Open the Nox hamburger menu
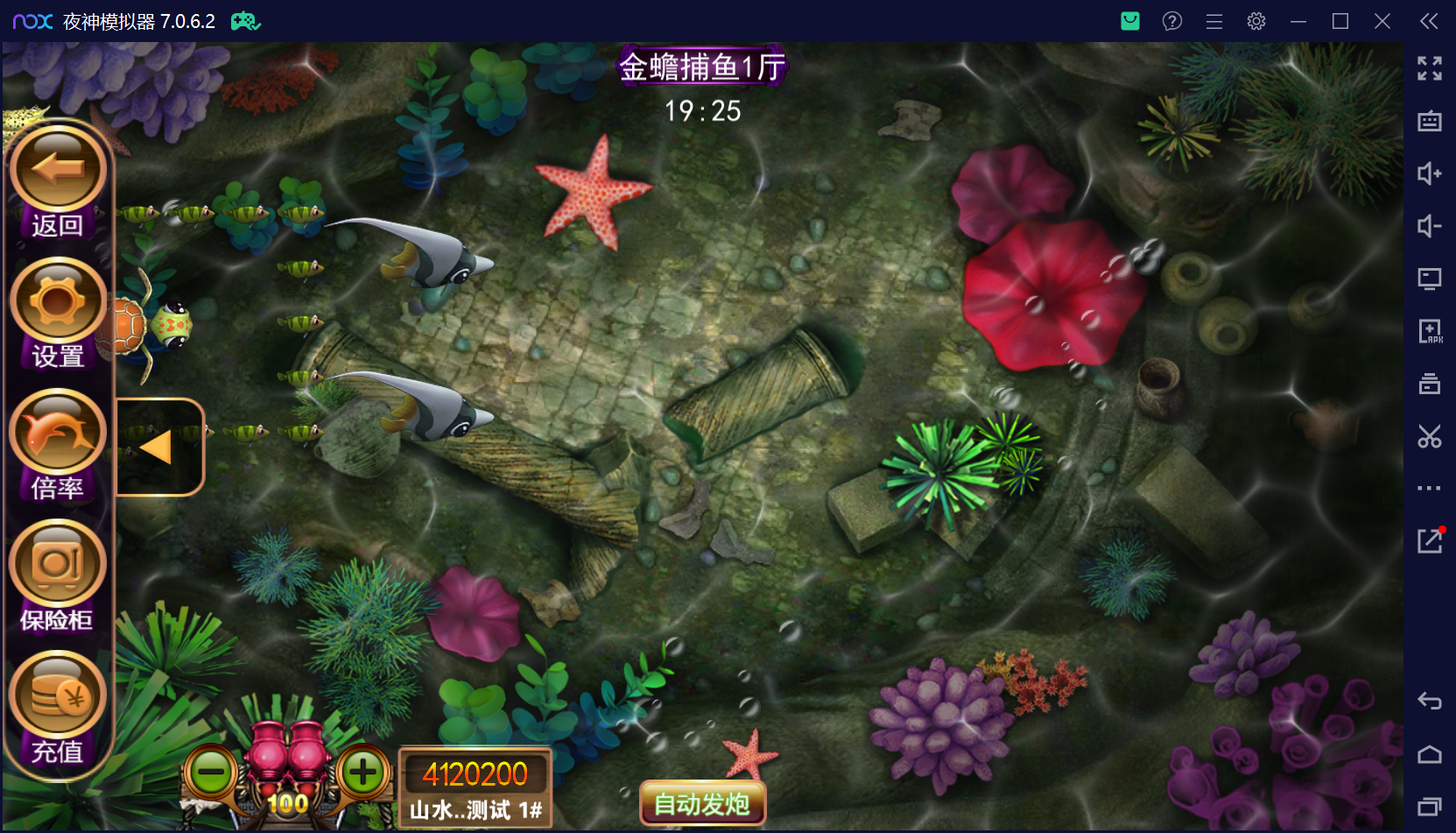 point(1213,20)
